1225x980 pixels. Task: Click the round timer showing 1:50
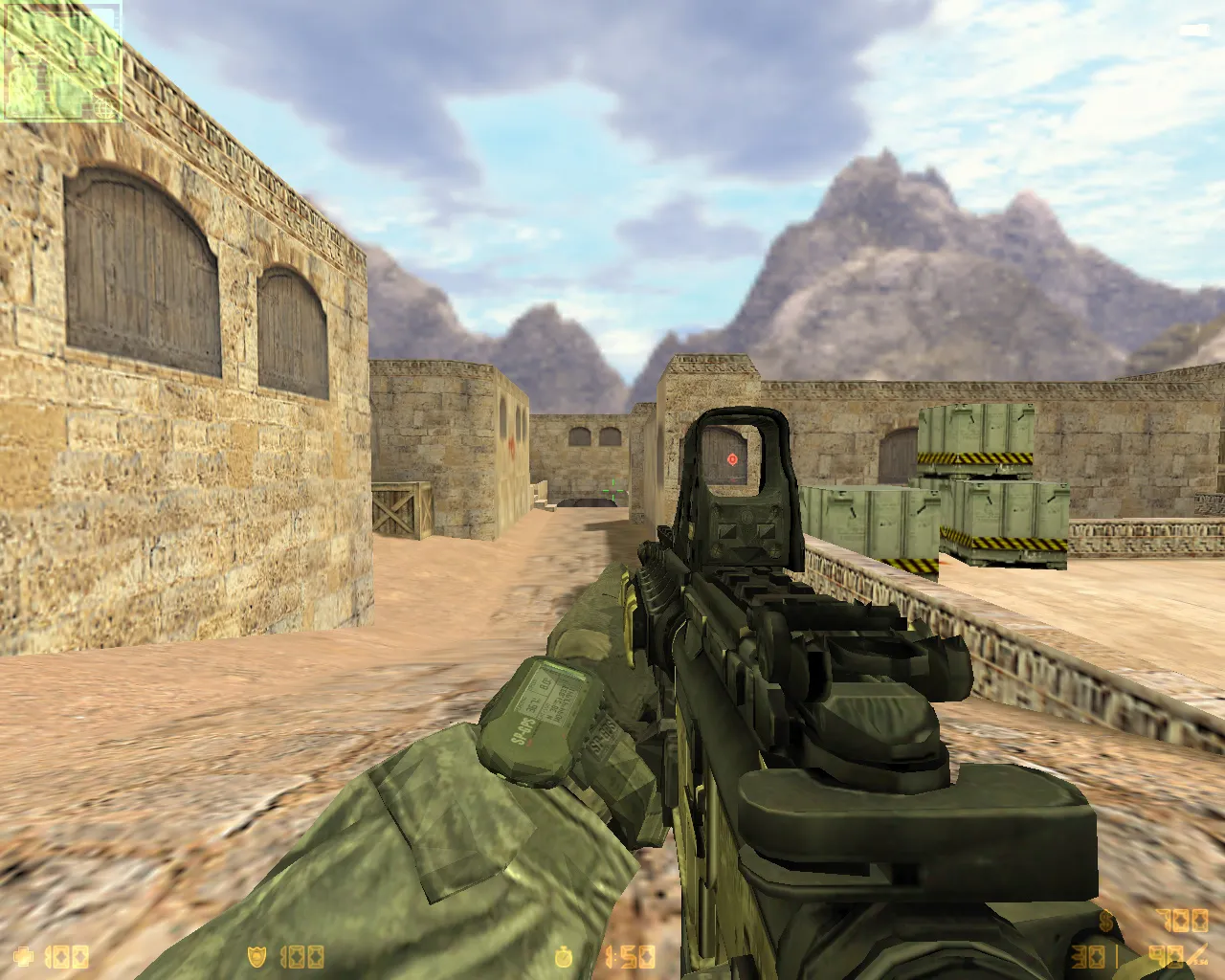tap(632, 955)
